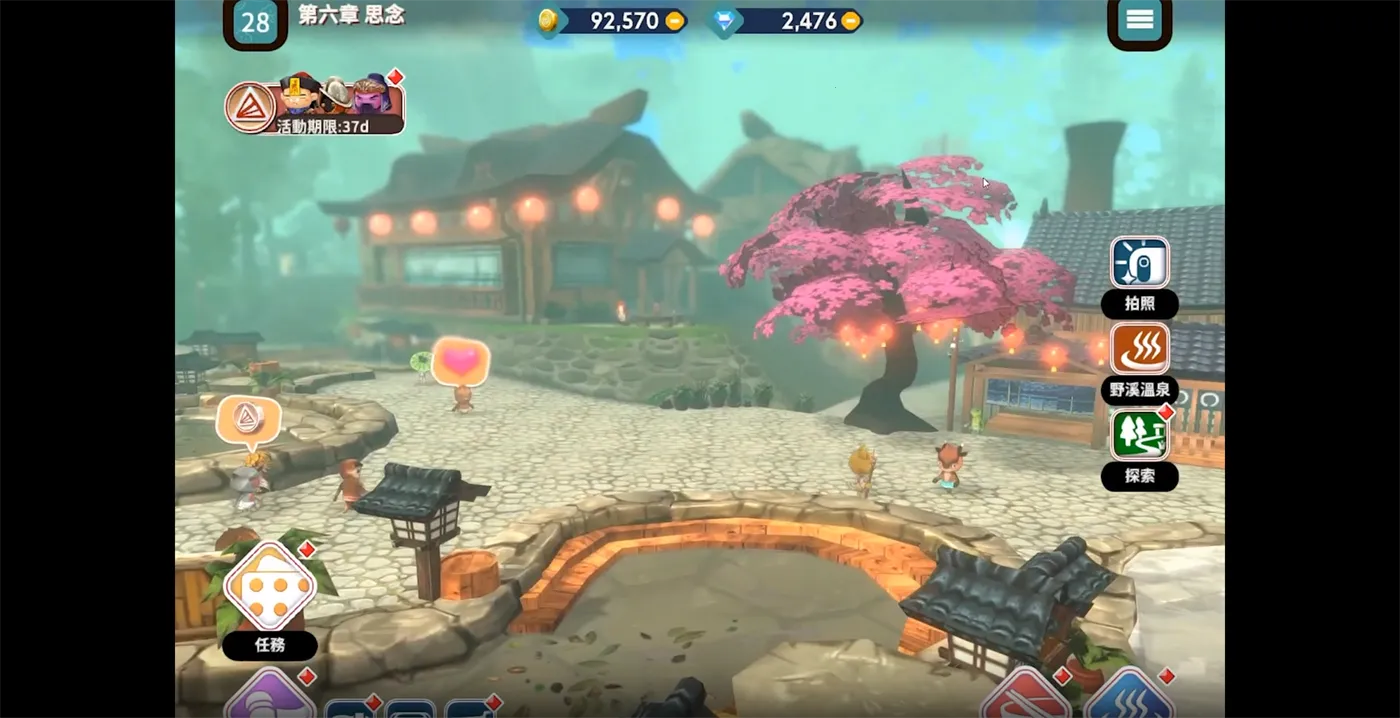
Task: Enter the 野溪溫泉 hot spring
Action: pos(1139,349)
